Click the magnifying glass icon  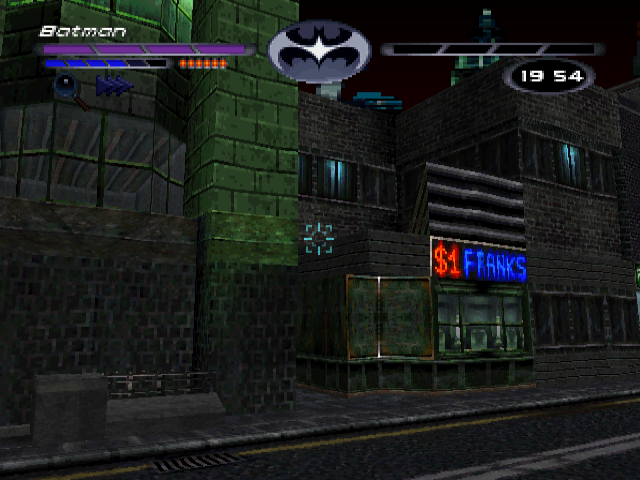64,87
